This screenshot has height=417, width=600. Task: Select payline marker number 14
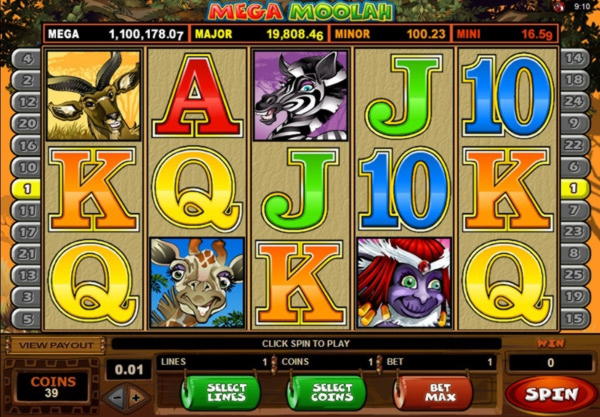click(x=574, y=58)
